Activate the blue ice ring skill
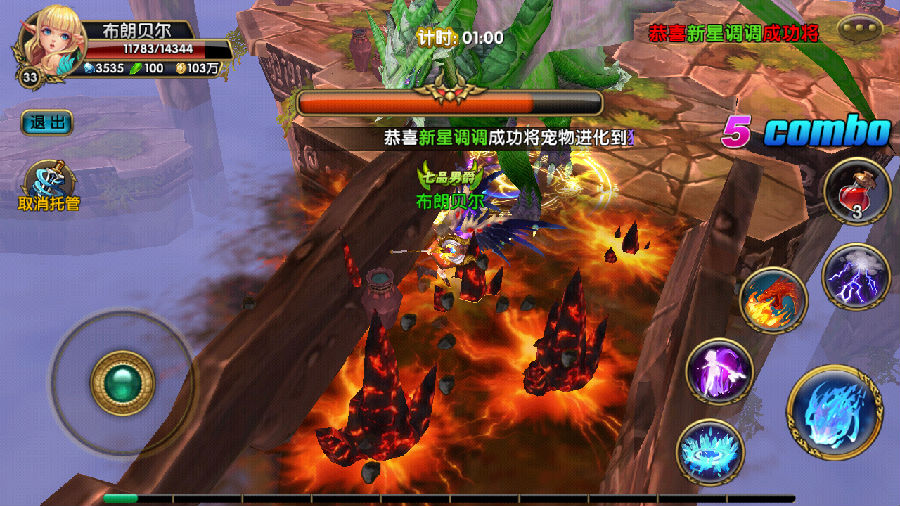The height and width of the screenshot is (506, 900). click(x=709, y=452)
